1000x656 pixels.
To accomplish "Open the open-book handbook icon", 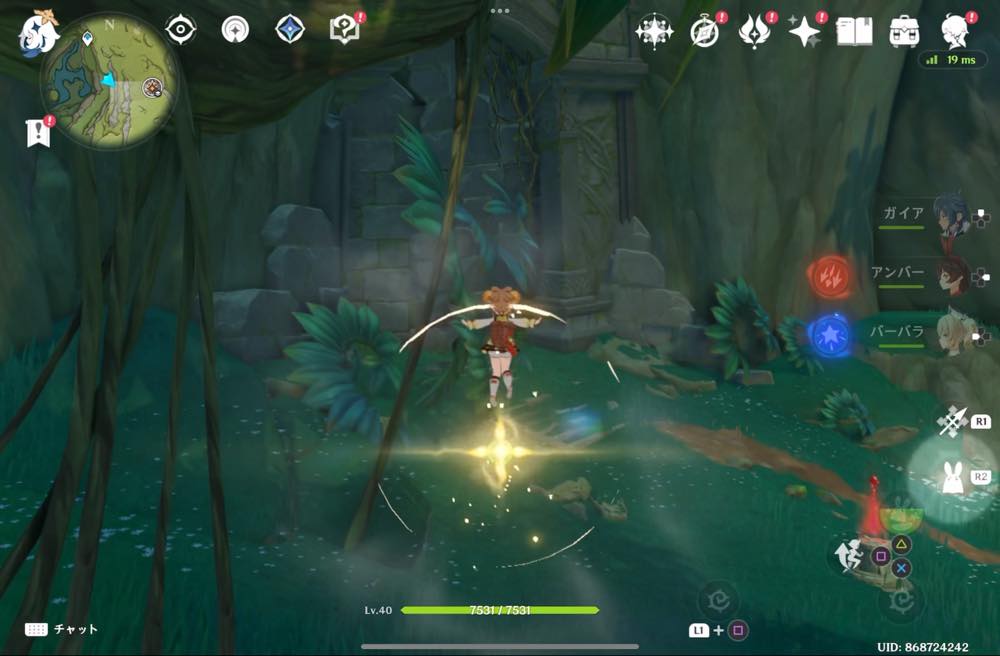I will pyautogui.click(x=854, y=31).
